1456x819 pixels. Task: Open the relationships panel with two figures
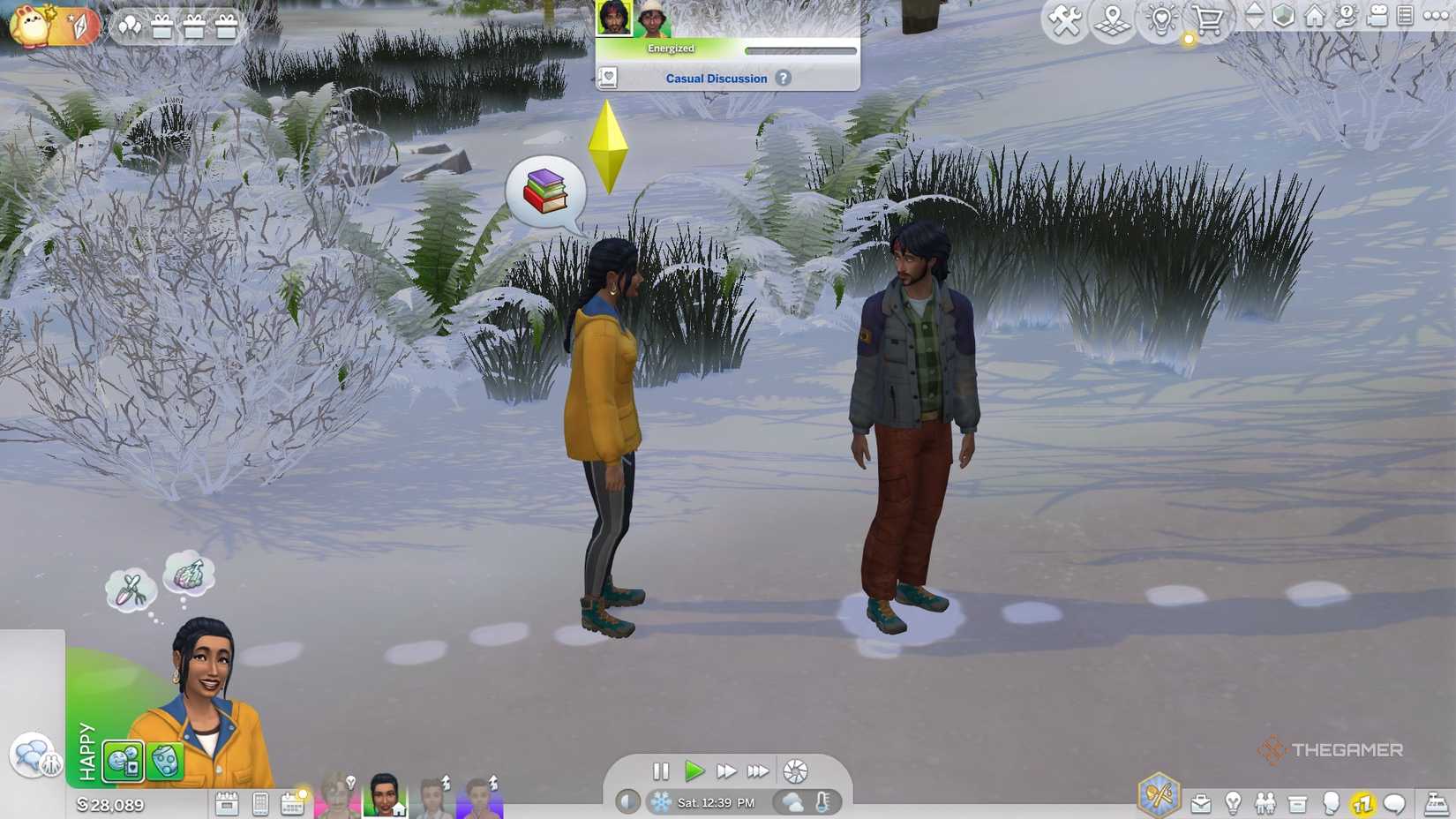point(1265,803)
